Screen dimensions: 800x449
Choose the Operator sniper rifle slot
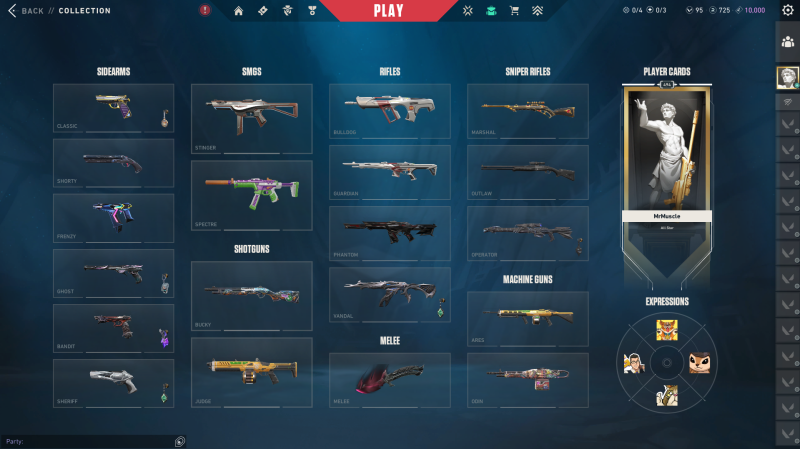tap(527, 233)
